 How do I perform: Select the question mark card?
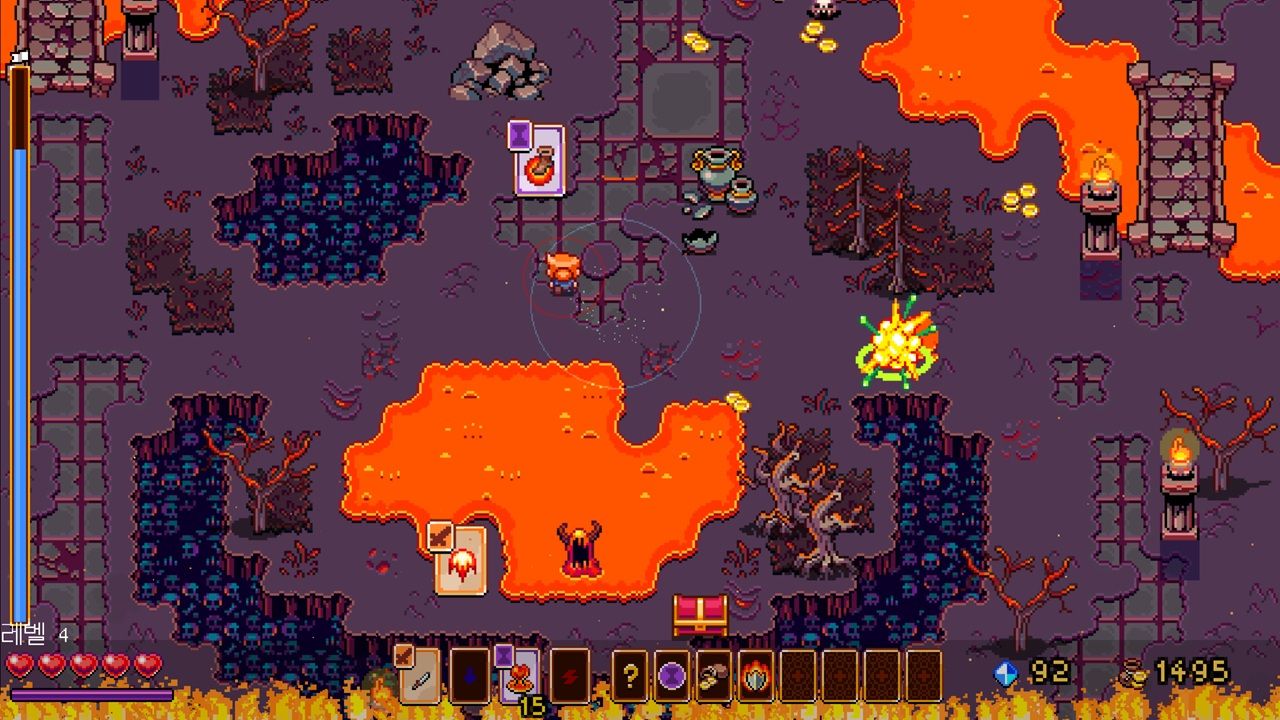[x=629, y=677]
